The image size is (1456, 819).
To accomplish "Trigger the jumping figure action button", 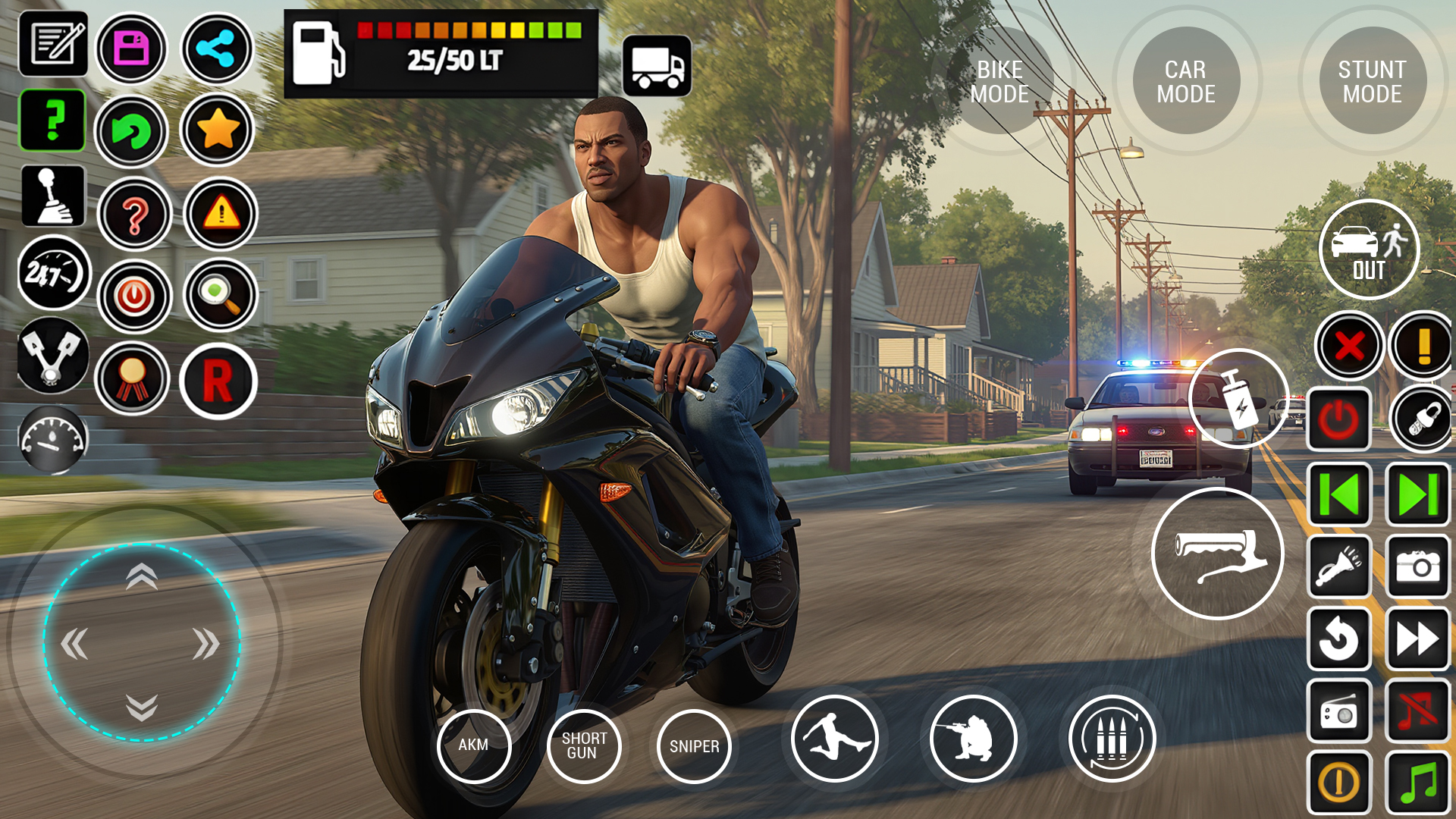I will [834, 738].
